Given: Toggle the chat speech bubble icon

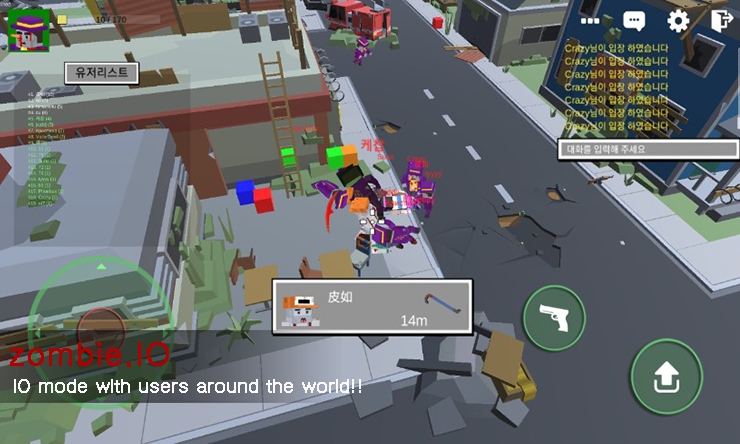Looking at the screenshot, I should coord(634,20).
